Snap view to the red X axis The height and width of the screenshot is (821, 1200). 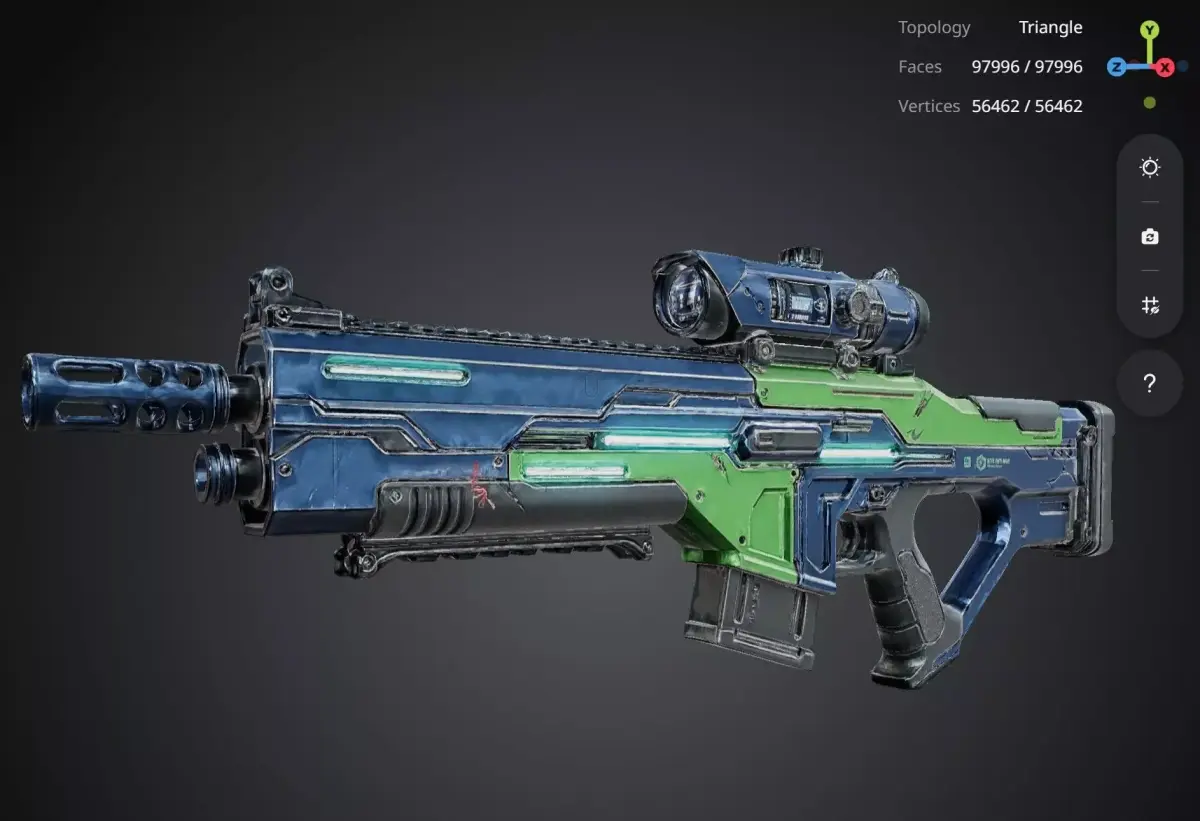tap(1165, 68)
